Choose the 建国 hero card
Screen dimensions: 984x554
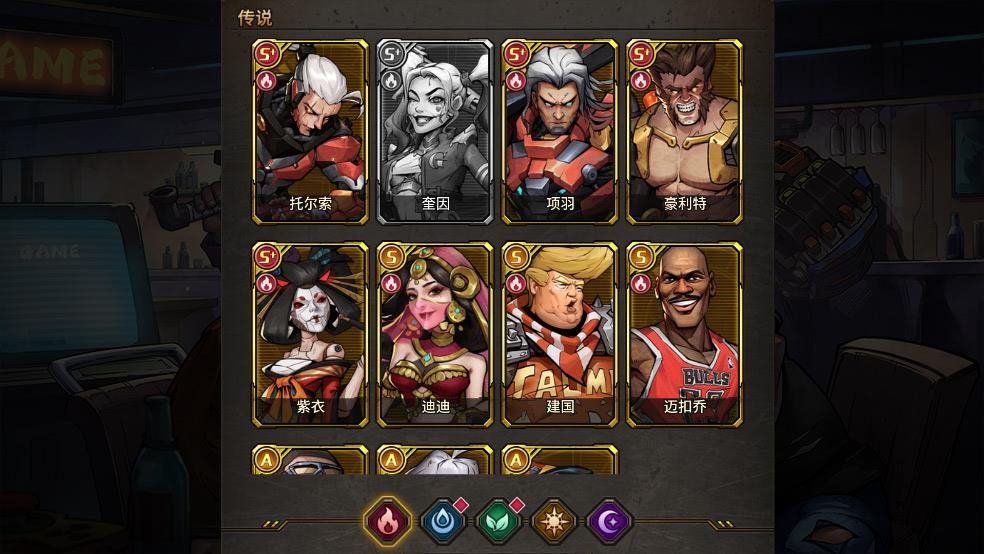560,334
